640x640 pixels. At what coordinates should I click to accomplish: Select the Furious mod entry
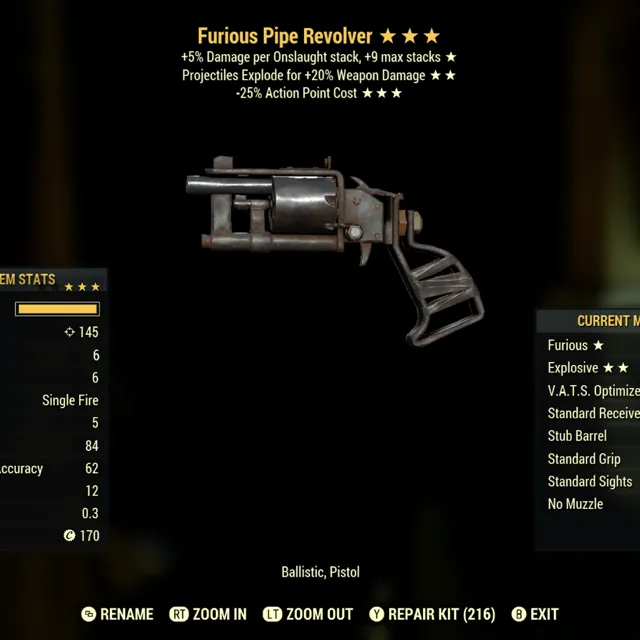tap(576, 345)
